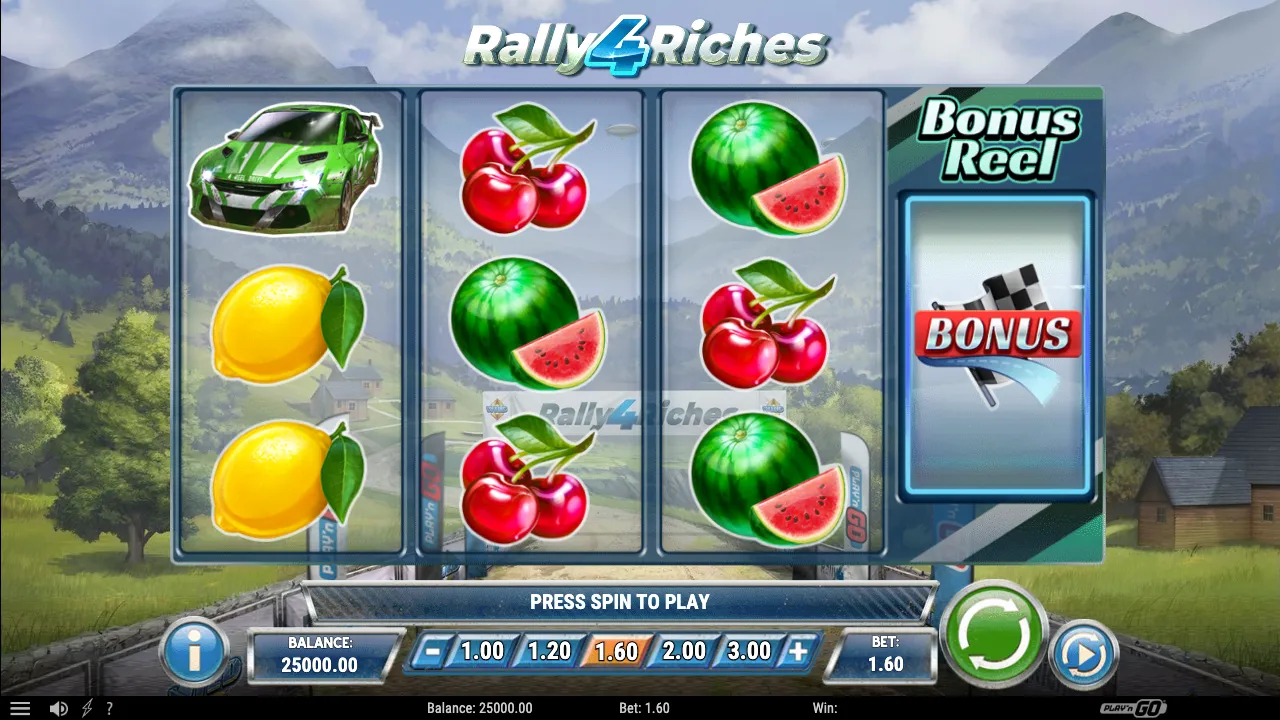The height and width of the screenshot is (720, 1280).
Task: Click the PRESS SPIN TO PLAY banner
Action: click(x=620, y=602)
